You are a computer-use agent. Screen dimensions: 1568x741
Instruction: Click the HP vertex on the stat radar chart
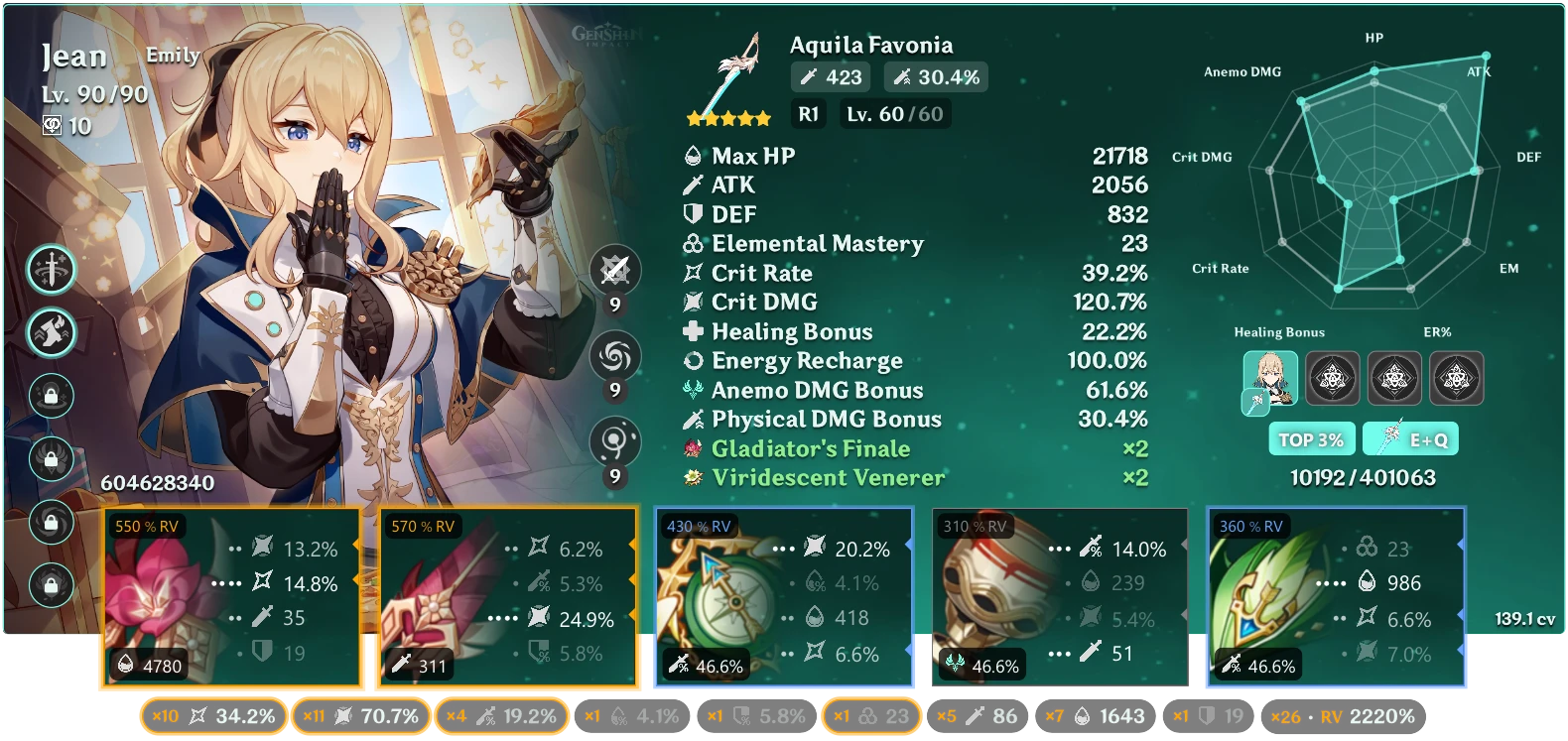[1374, 71]
